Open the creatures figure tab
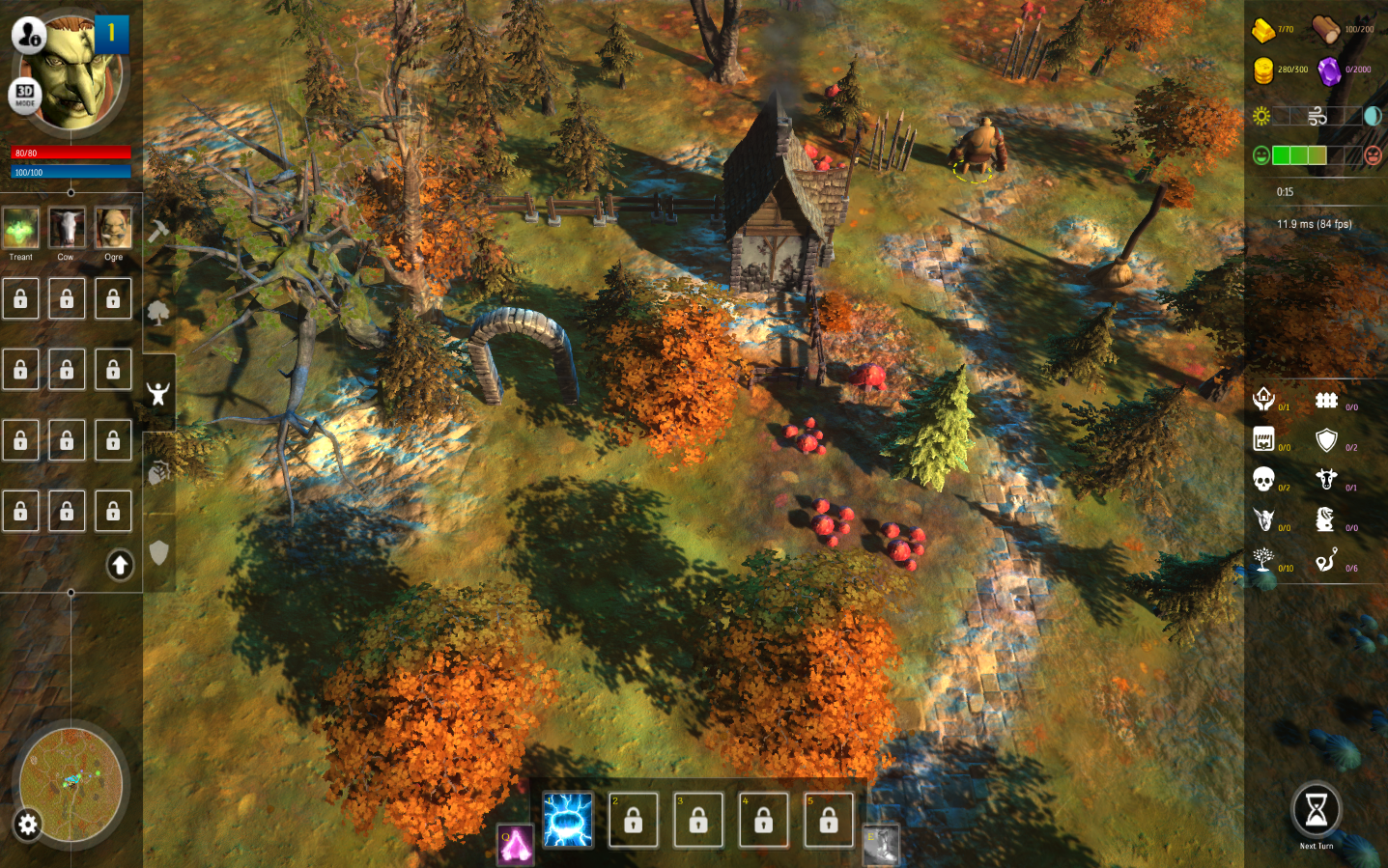 158,393
